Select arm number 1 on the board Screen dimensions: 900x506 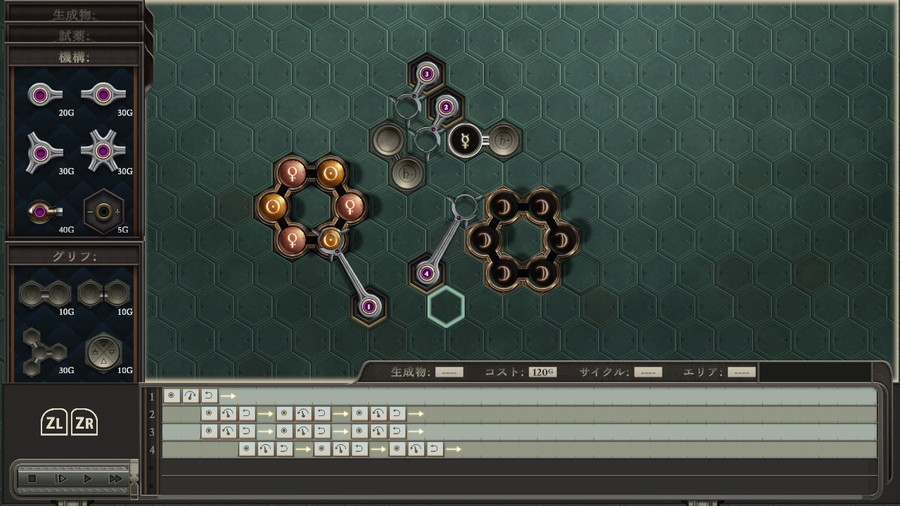tap(368, 305)
